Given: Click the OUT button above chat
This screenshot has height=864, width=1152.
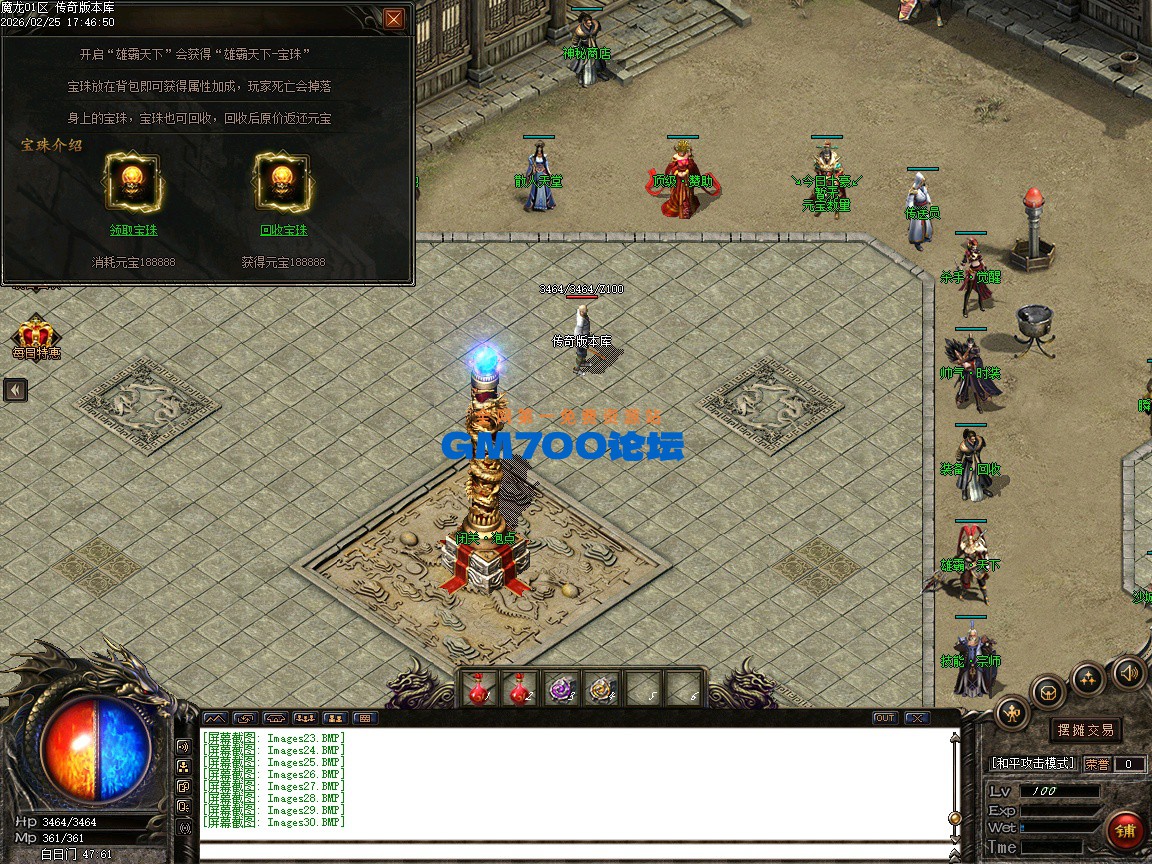Looking at the screenshot, I should click(884, 718).
